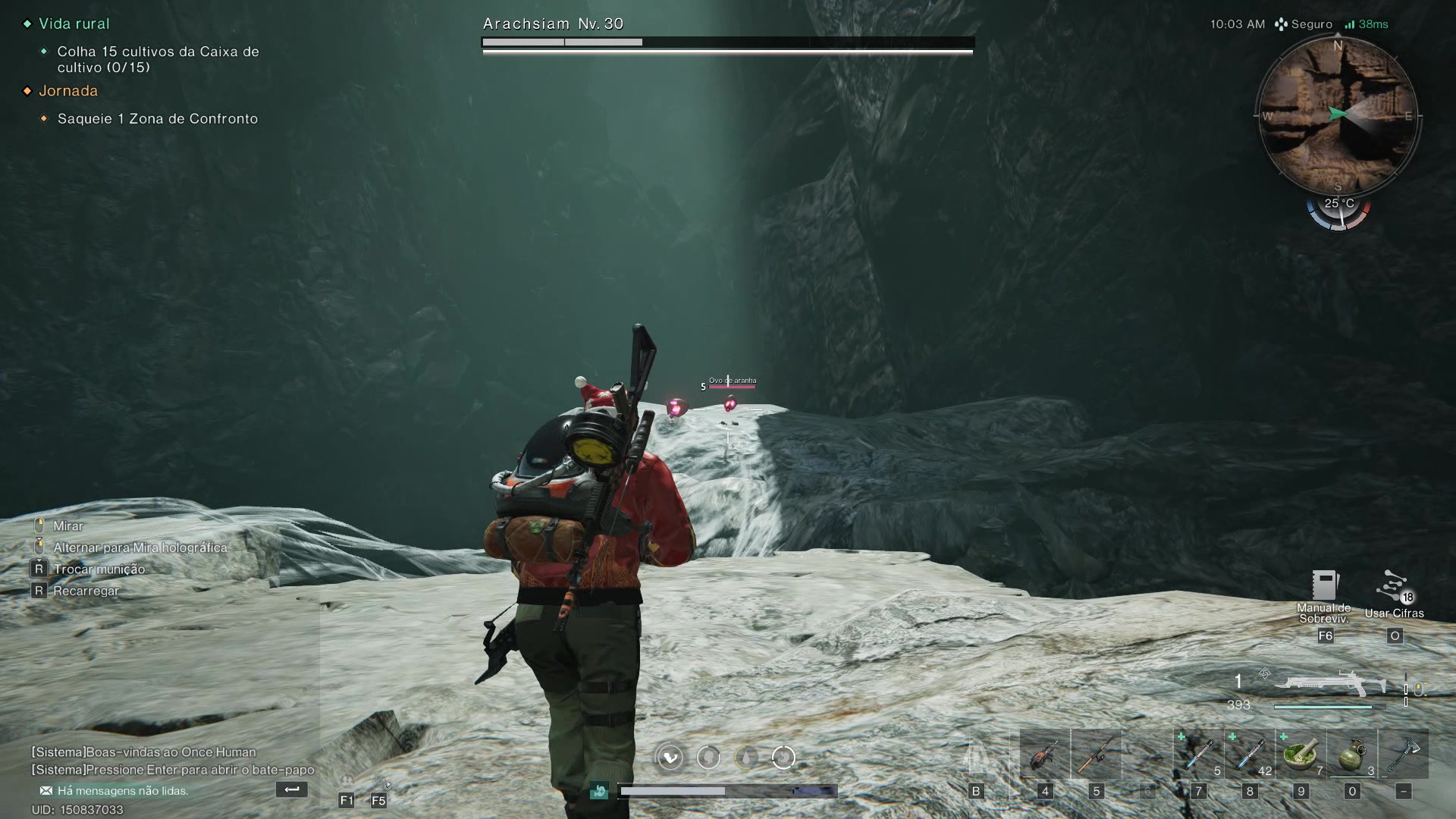Use the syringe stack of 5
1456x819 pixels.
point(1198,755)
